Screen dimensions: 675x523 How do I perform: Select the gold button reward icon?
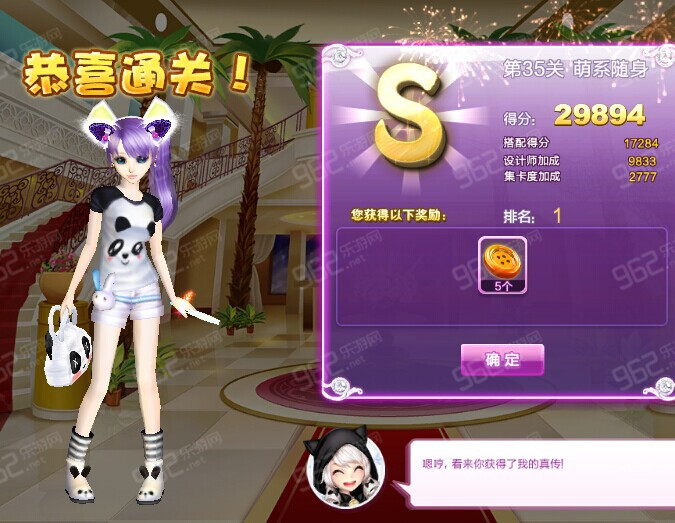(x=503, y=264)
